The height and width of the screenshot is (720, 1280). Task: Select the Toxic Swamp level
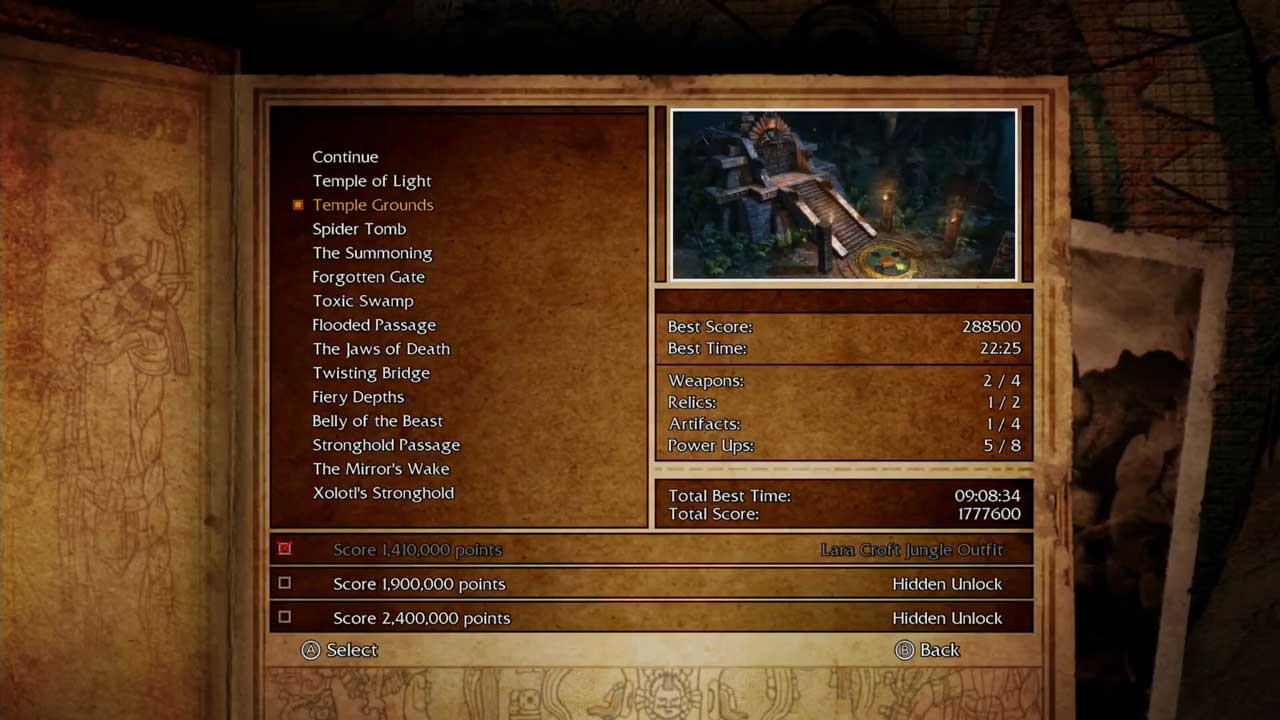(362, 301)
